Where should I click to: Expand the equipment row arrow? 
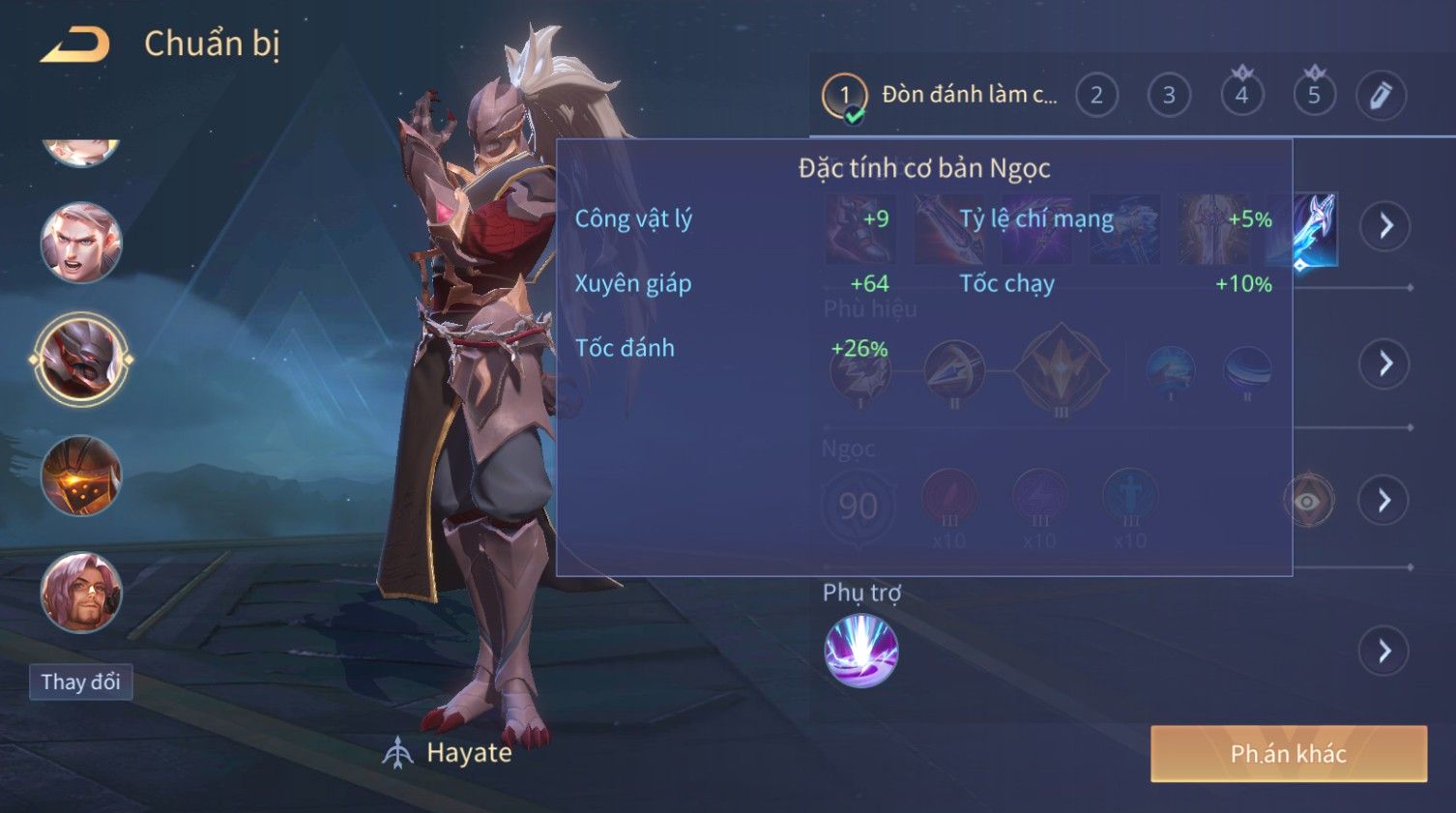[x=1384, y=226]
